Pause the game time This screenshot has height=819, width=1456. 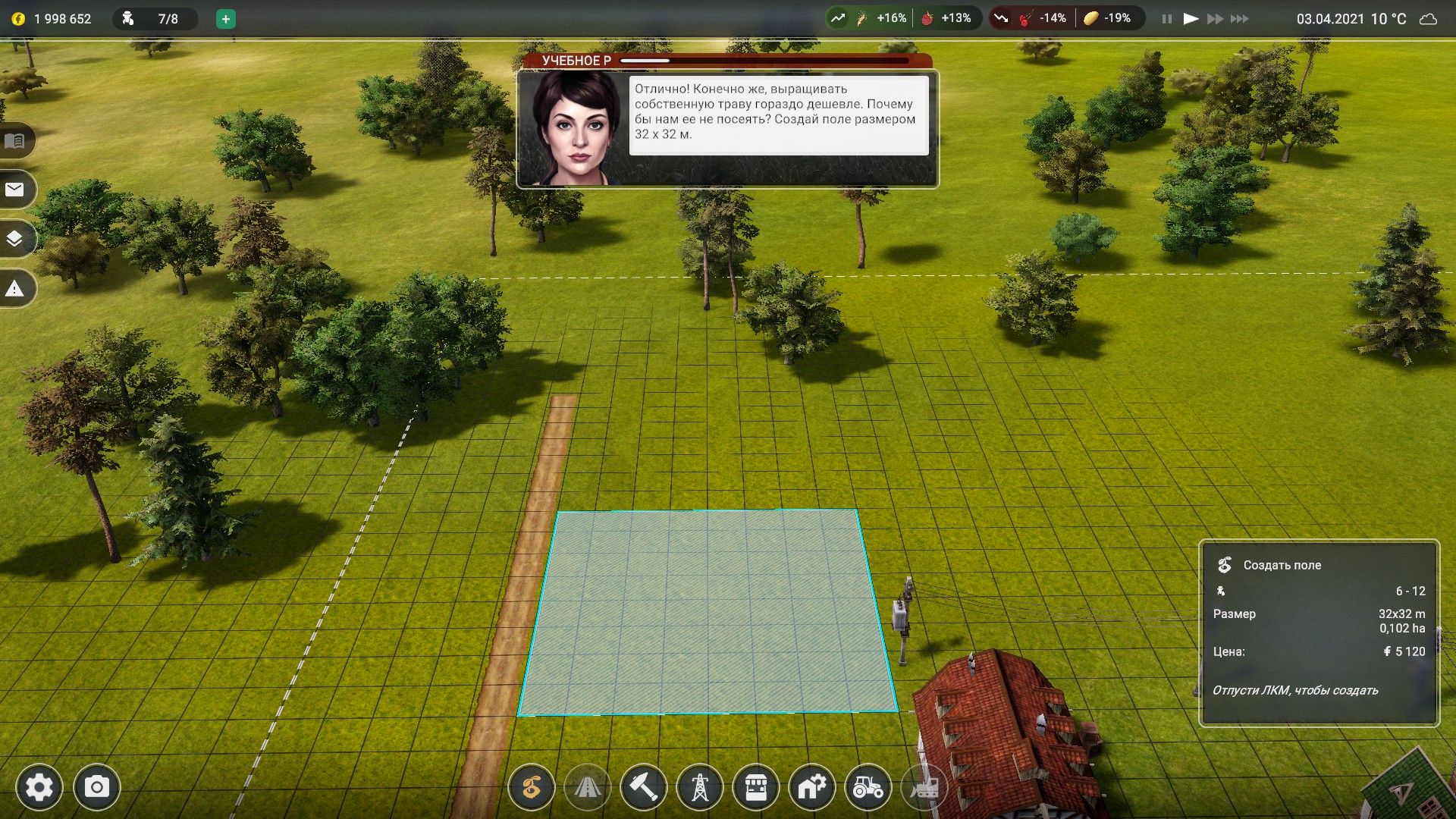[1167, 19]
